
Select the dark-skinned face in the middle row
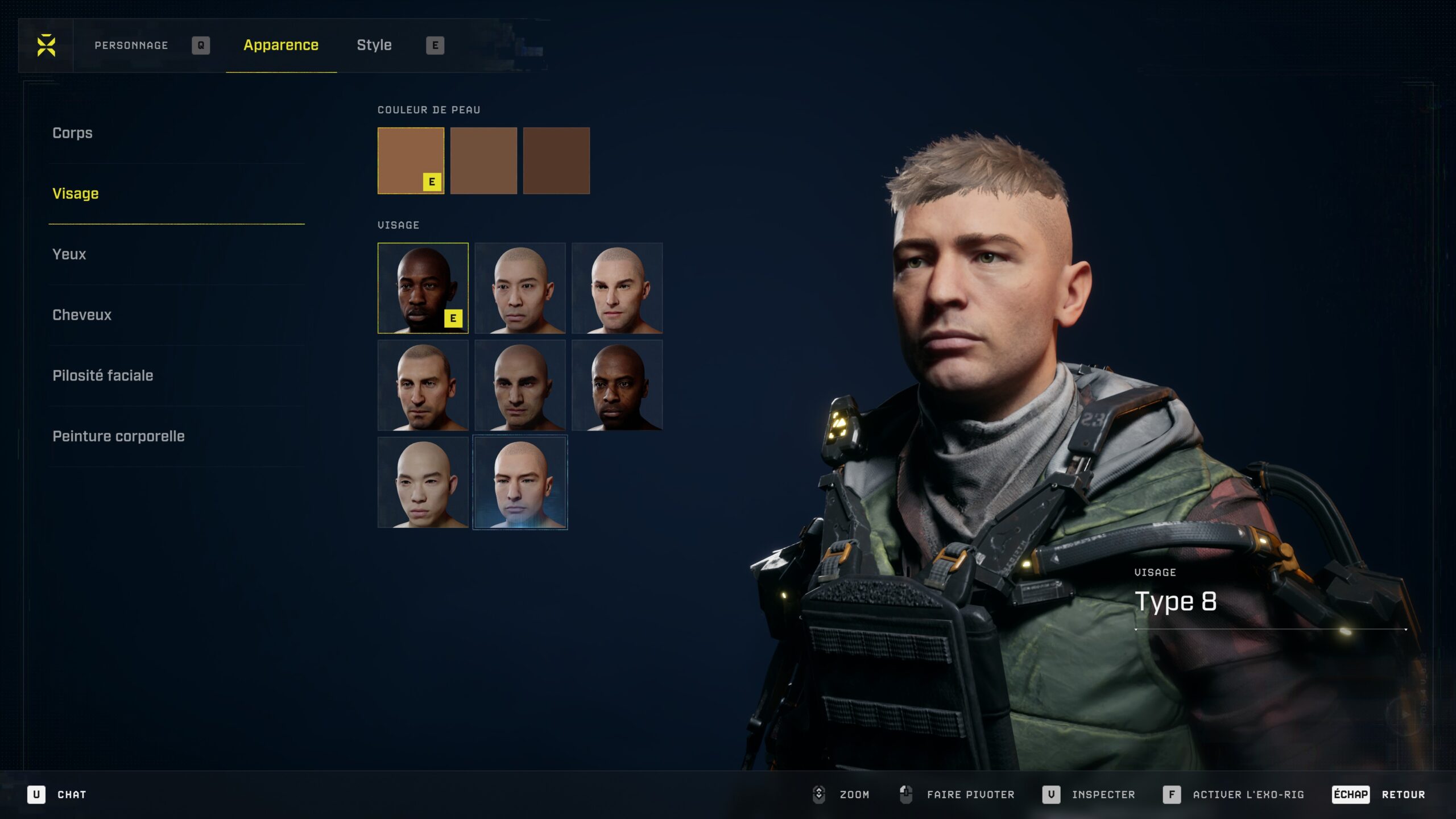617,386
